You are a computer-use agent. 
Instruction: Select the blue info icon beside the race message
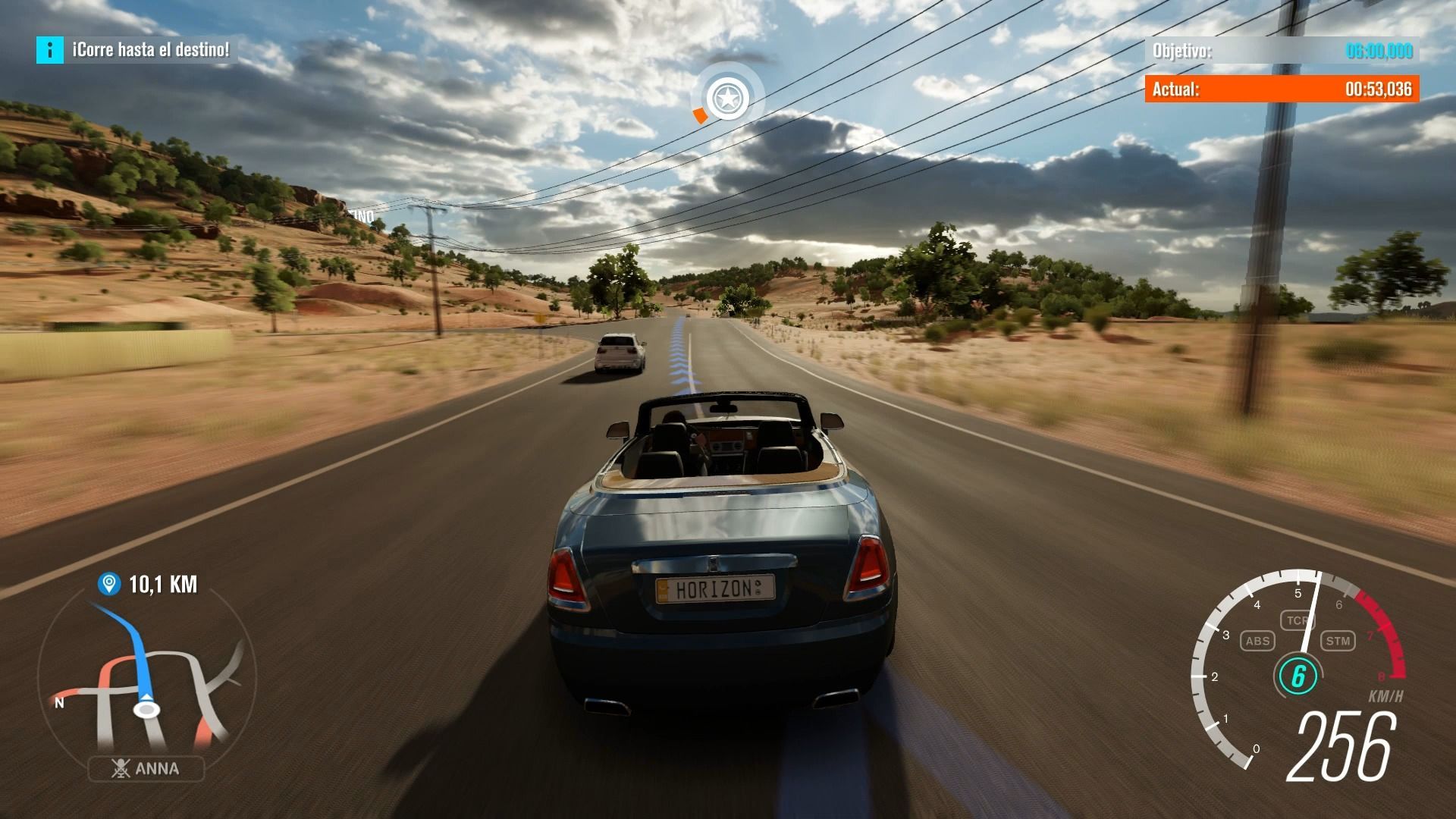(x=50, y=50)
